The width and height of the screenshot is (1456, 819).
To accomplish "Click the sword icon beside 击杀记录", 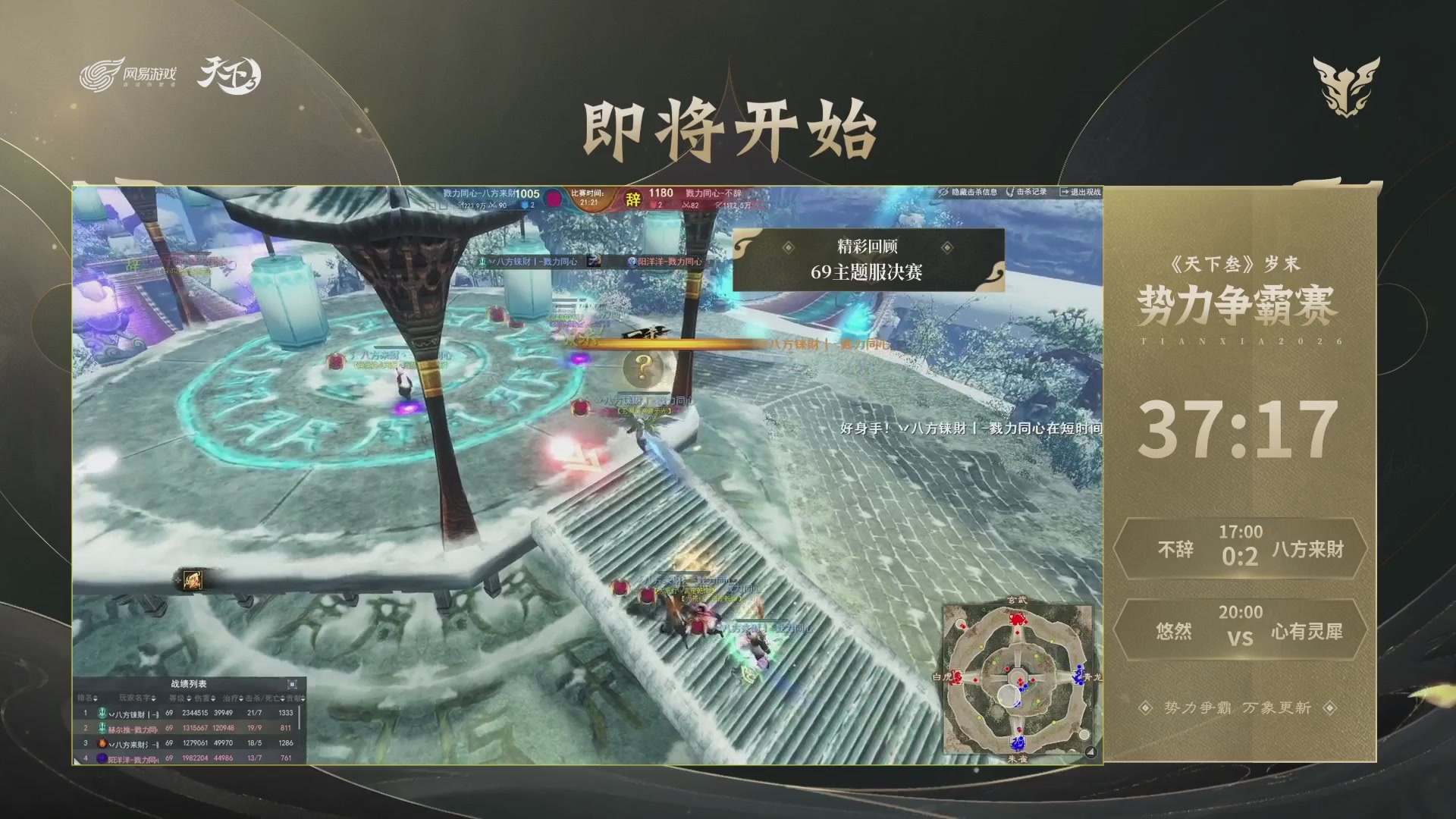I will pyautogui.click(x=1012, y=192).
